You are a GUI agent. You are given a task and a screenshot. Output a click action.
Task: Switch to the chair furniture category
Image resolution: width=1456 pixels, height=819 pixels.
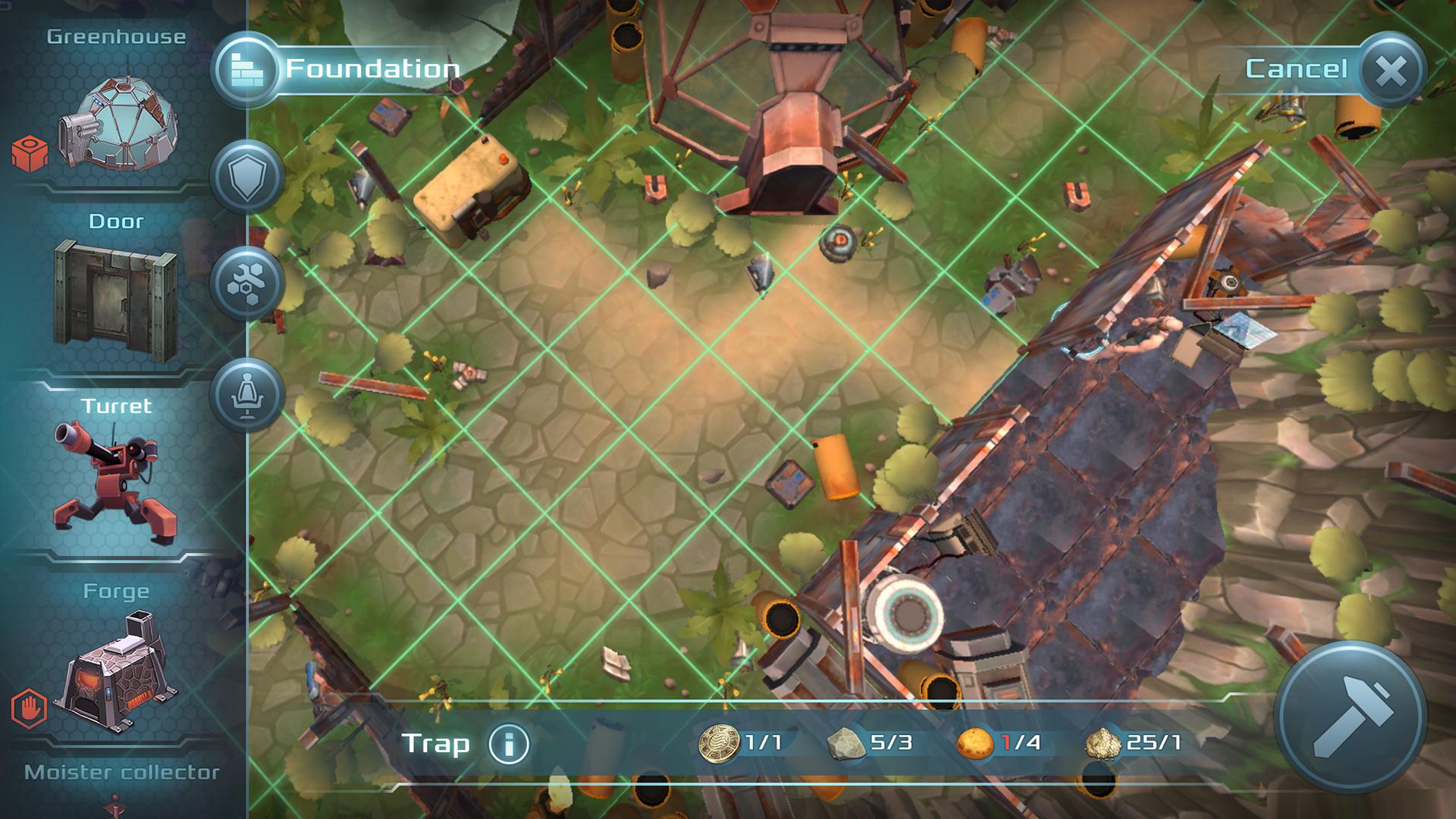(246, 394)
